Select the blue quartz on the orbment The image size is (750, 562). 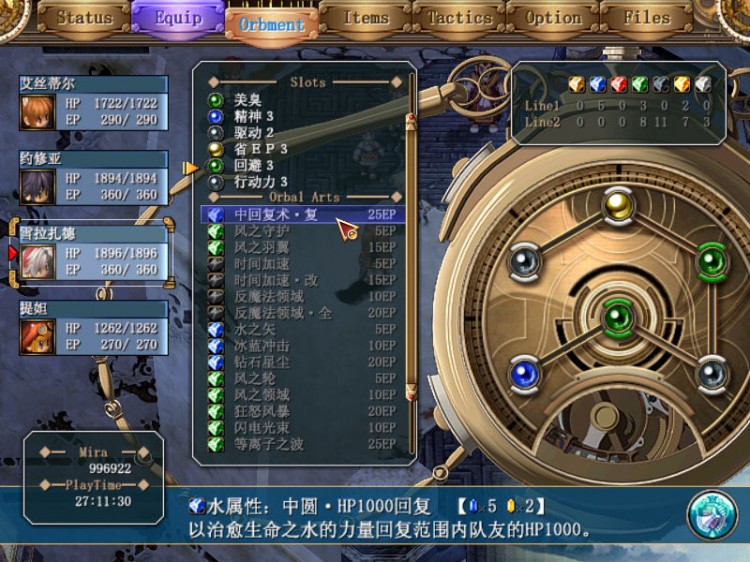point(524,374)
